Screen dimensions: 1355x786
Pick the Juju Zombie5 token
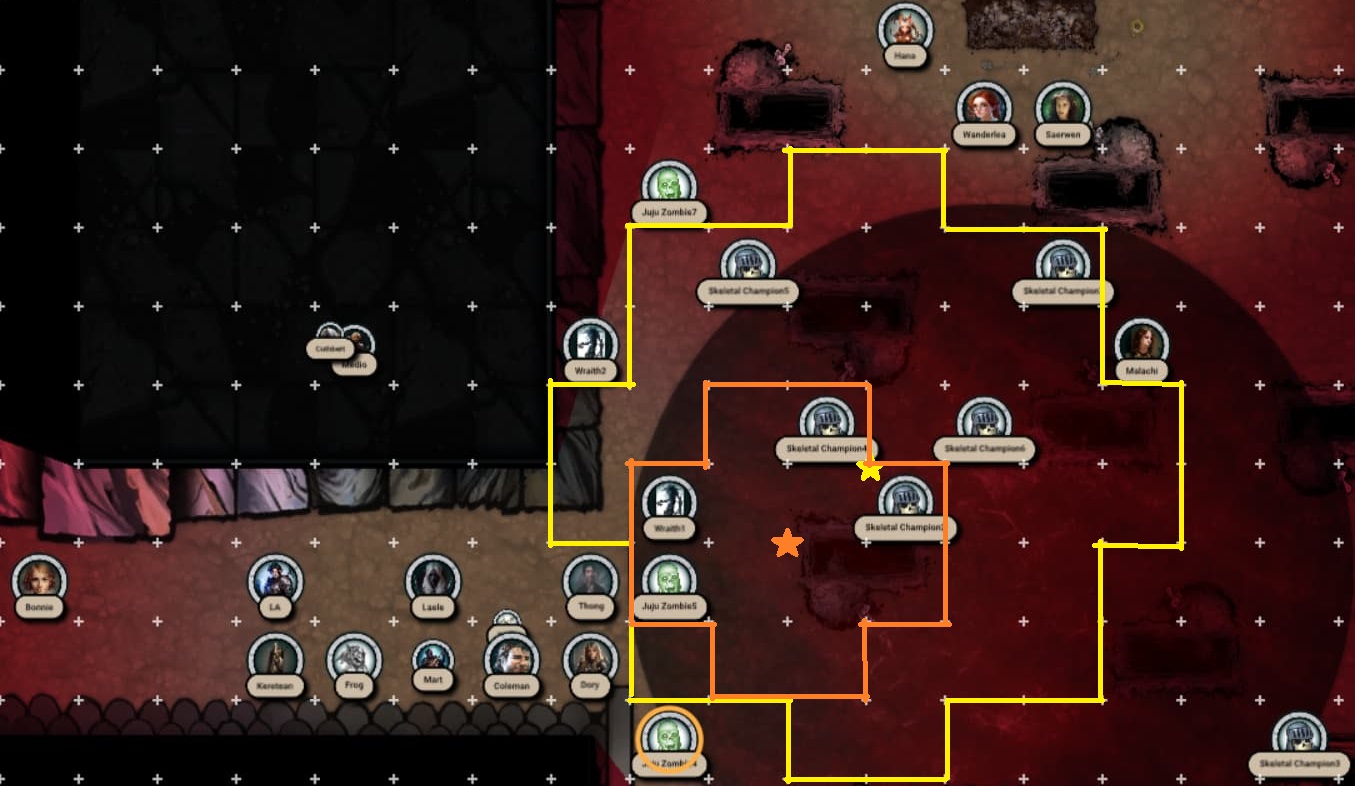(x=668, y=580)
